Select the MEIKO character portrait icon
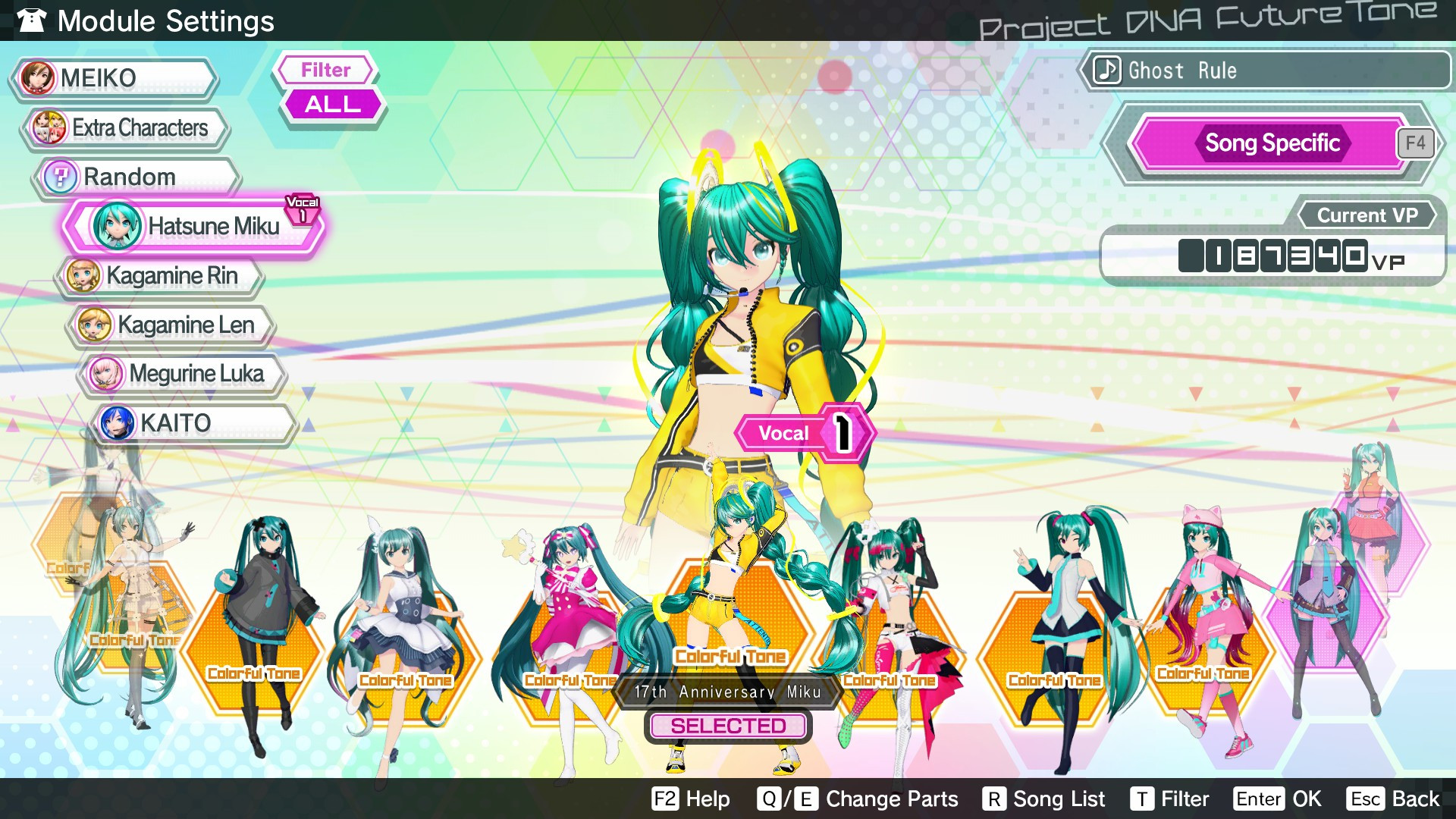Viewport: 1456px width, 819px height. tap(39, 78)
